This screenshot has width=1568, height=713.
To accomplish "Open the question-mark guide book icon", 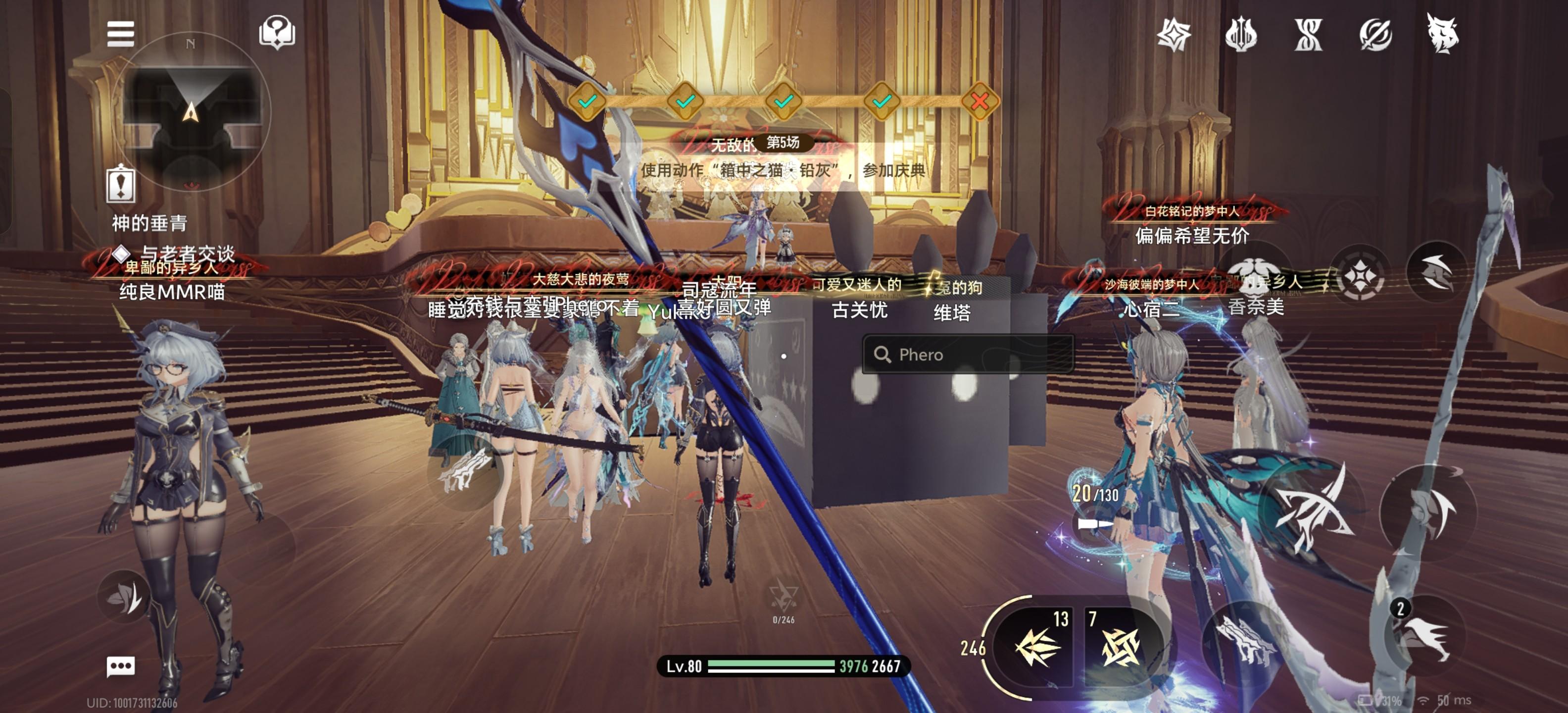I will pyautogui.click(x=277, y=32).
